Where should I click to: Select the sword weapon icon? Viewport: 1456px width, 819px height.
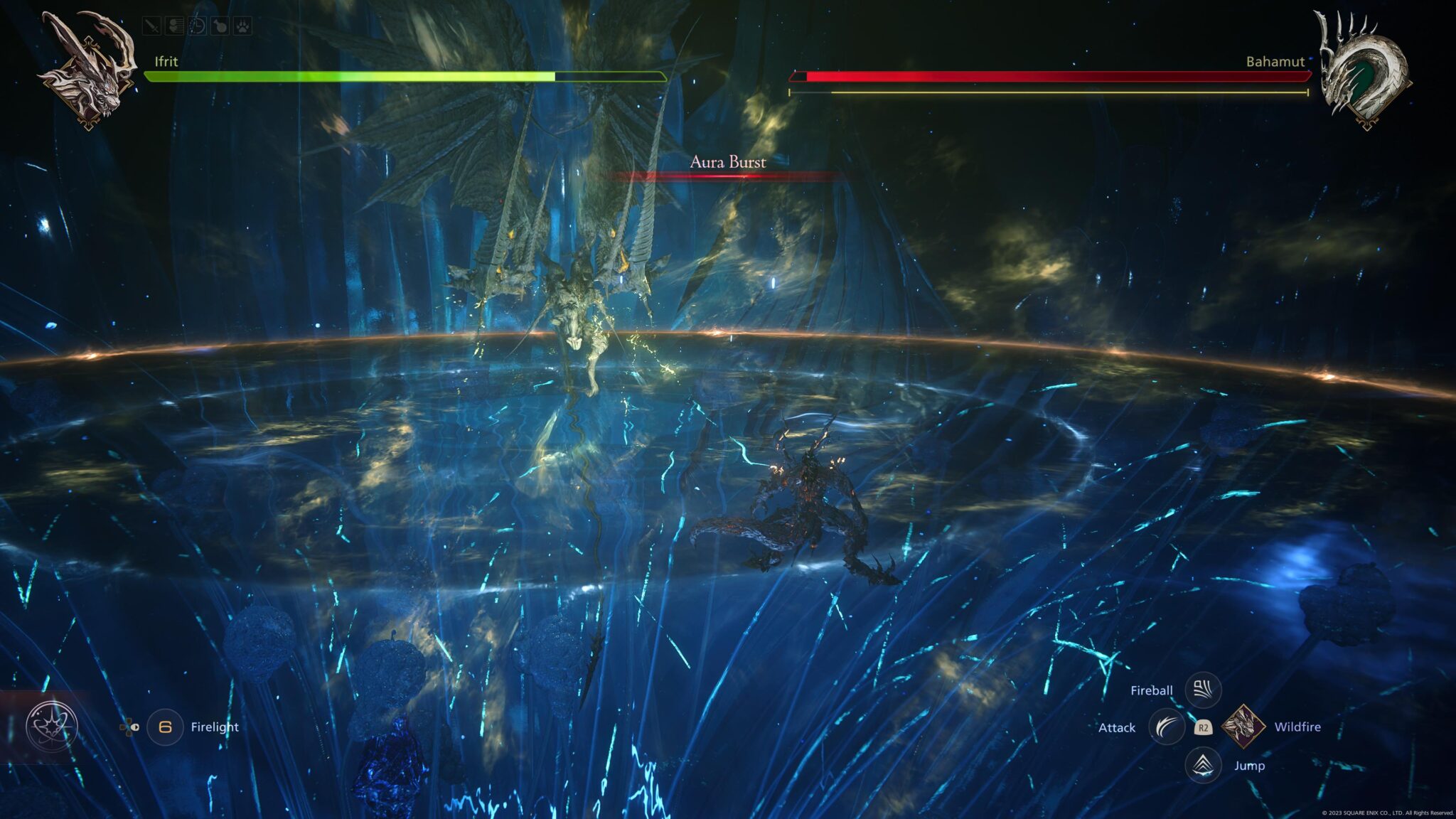[151, 23]
